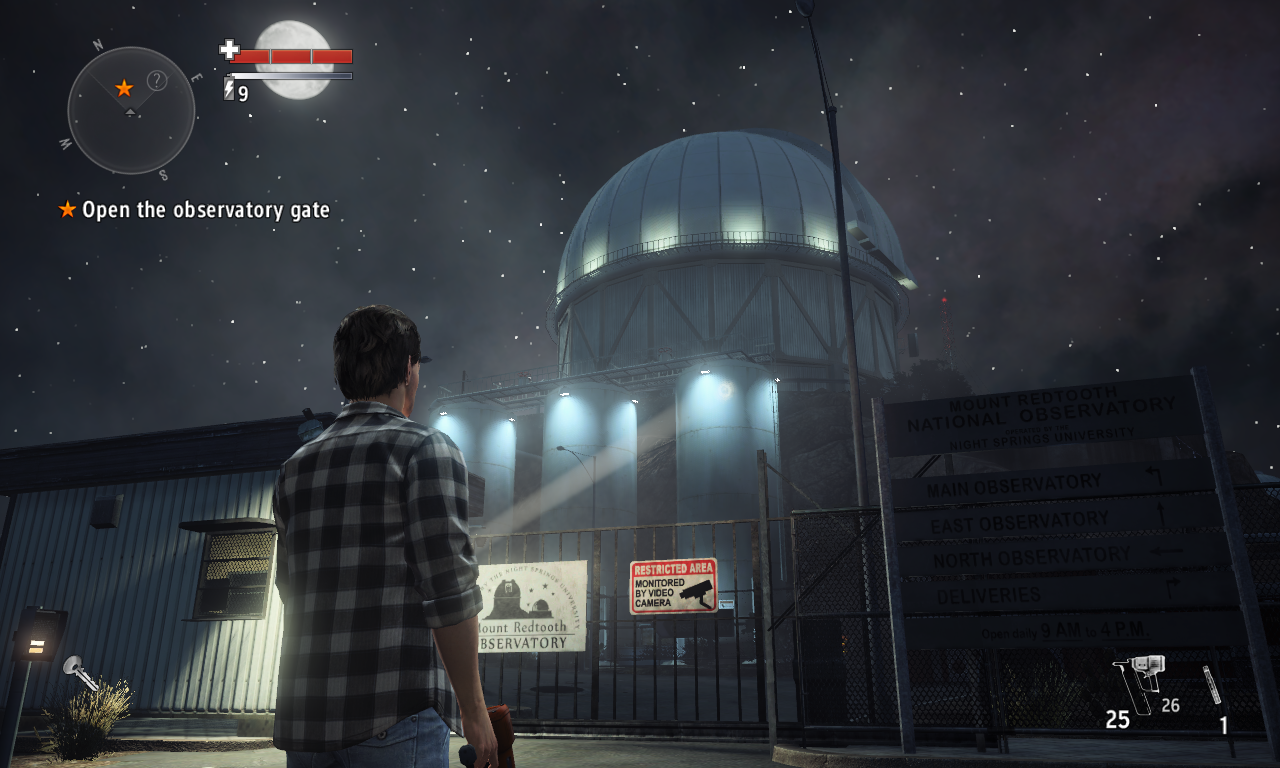
Task: Select the orange star marker on the minimap
Action: [124, 88]
